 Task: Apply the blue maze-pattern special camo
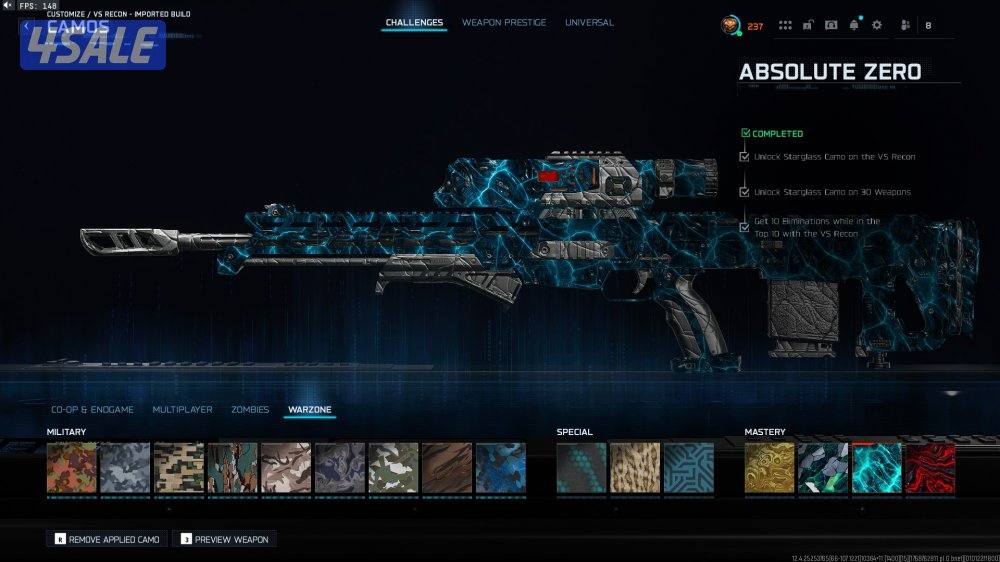pos(689,468)
